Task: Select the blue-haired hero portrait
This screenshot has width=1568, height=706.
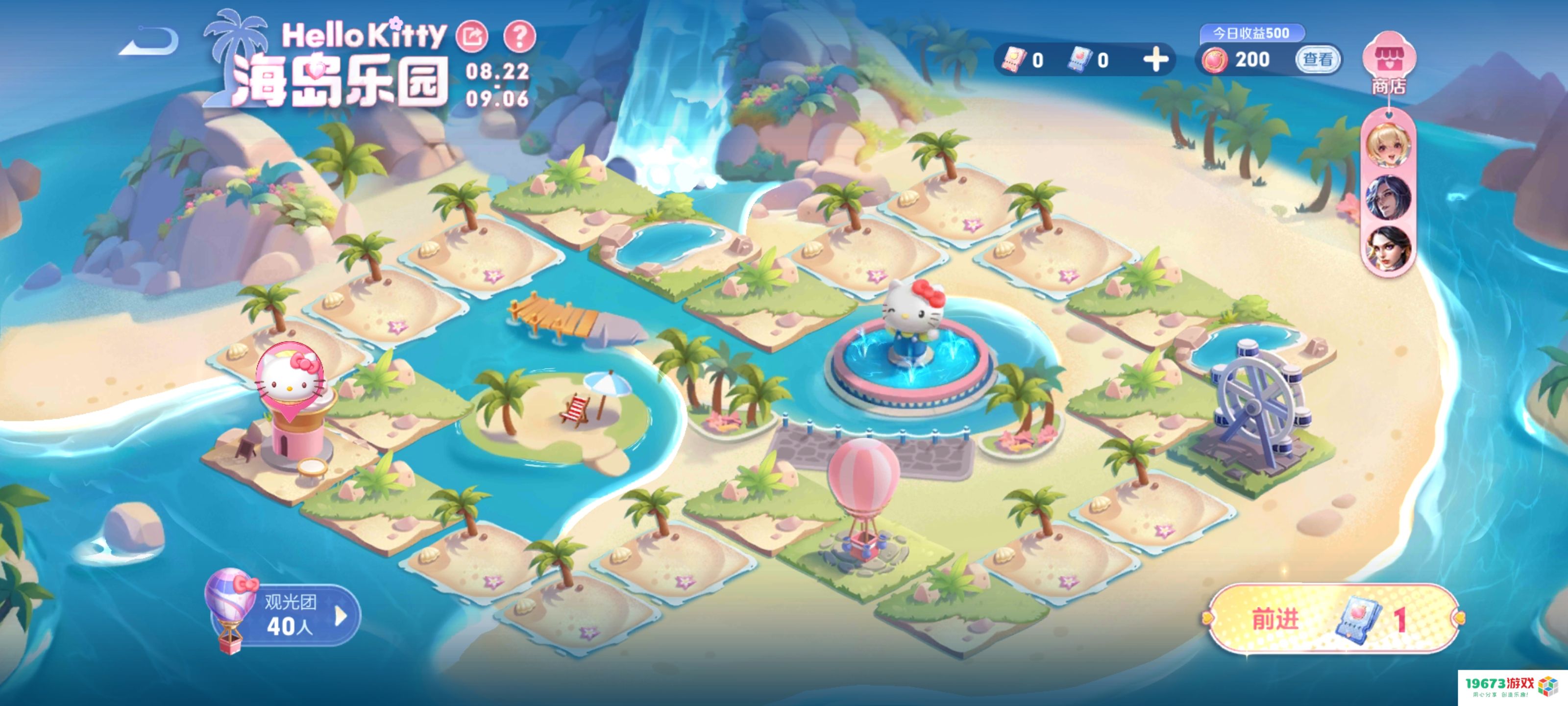Action: tap(1388, 197)
